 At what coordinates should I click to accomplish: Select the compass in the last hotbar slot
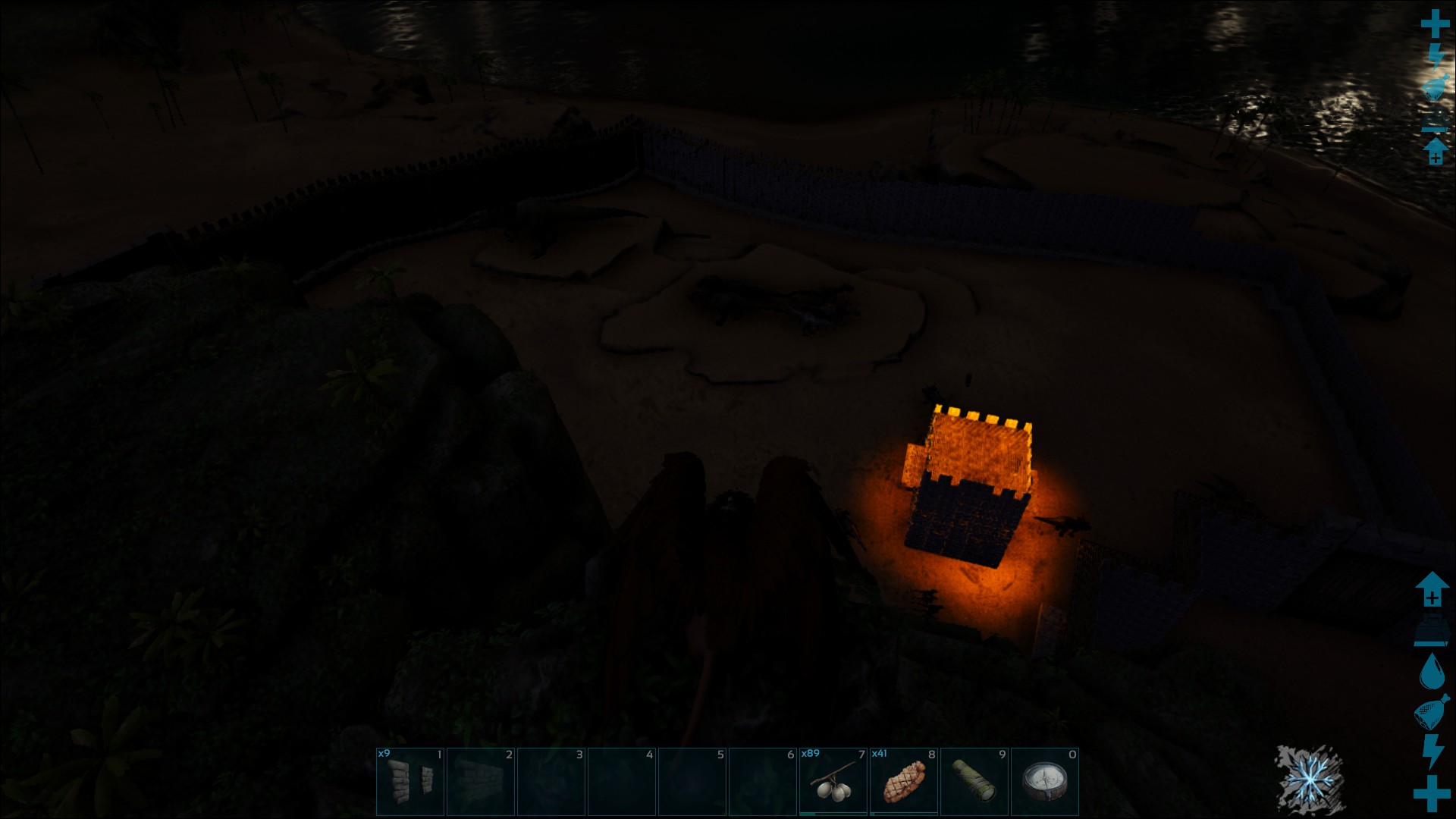[1044, 782]
